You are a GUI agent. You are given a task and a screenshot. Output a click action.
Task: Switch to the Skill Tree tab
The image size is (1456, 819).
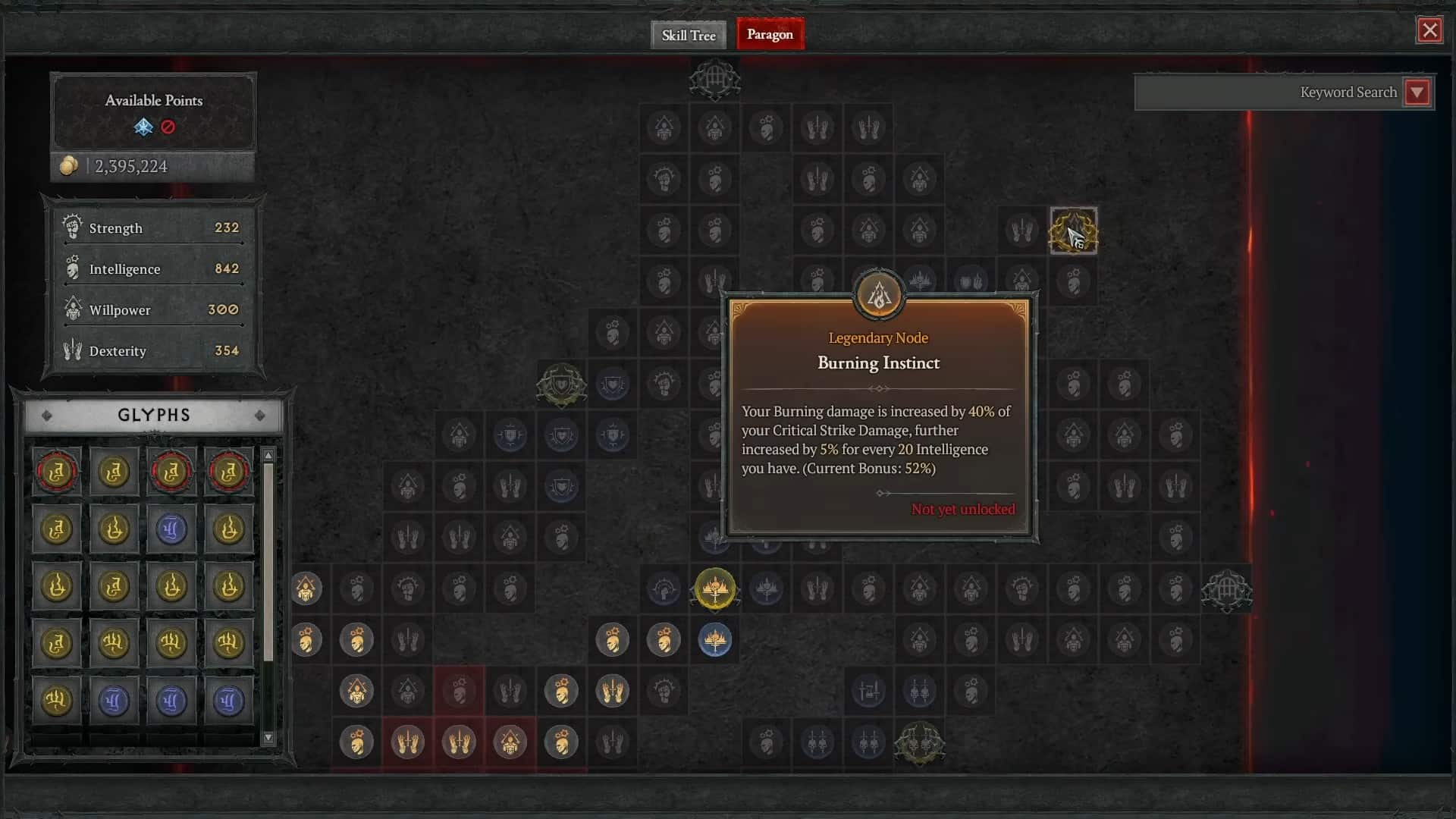687,35
